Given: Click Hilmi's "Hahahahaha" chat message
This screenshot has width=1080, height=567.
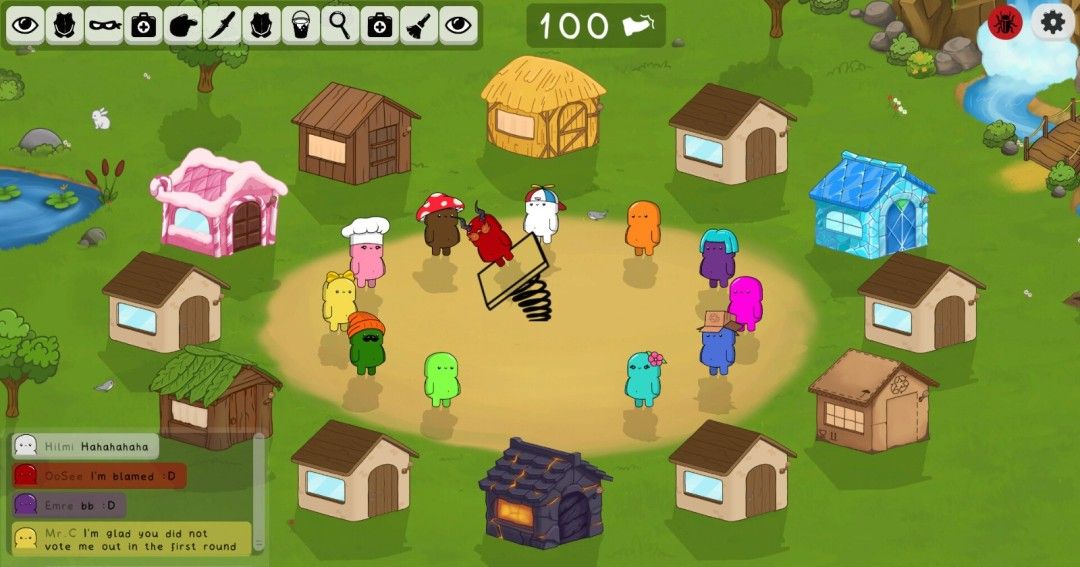Looking at the screenshot, I should click(86, 446).
